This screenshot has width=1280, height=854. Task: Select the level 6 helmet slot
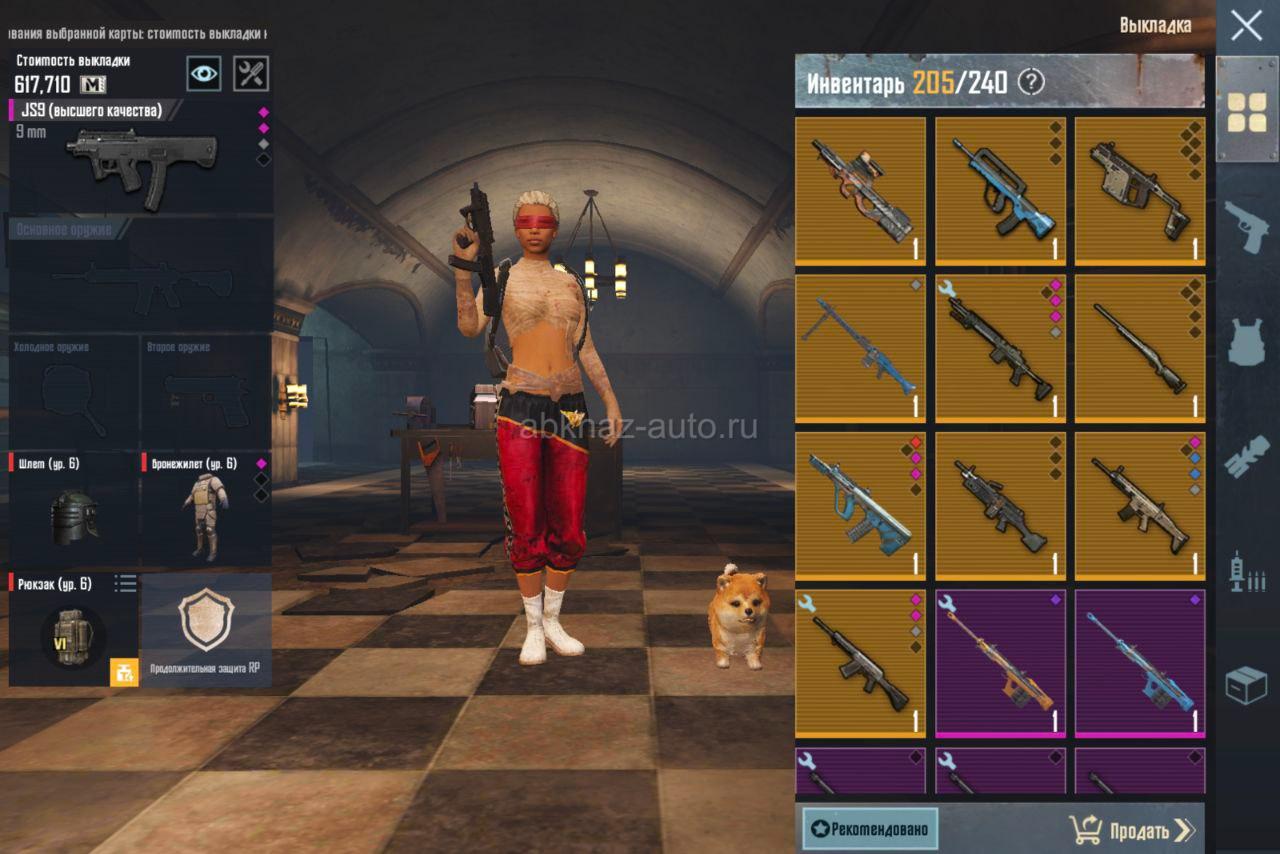74,510
